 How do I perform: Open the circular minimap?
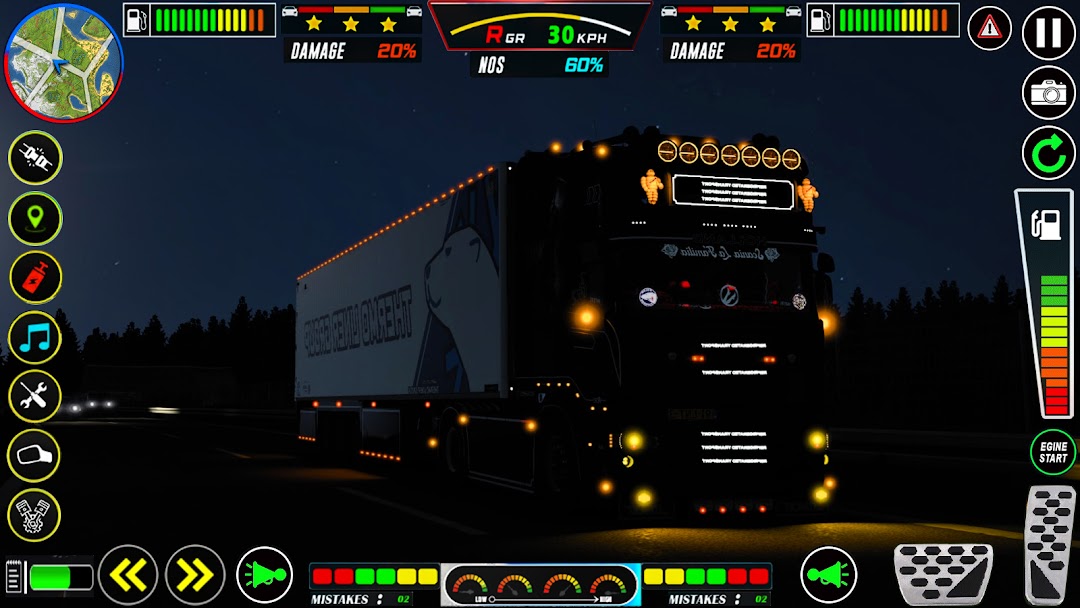point(64,62)
